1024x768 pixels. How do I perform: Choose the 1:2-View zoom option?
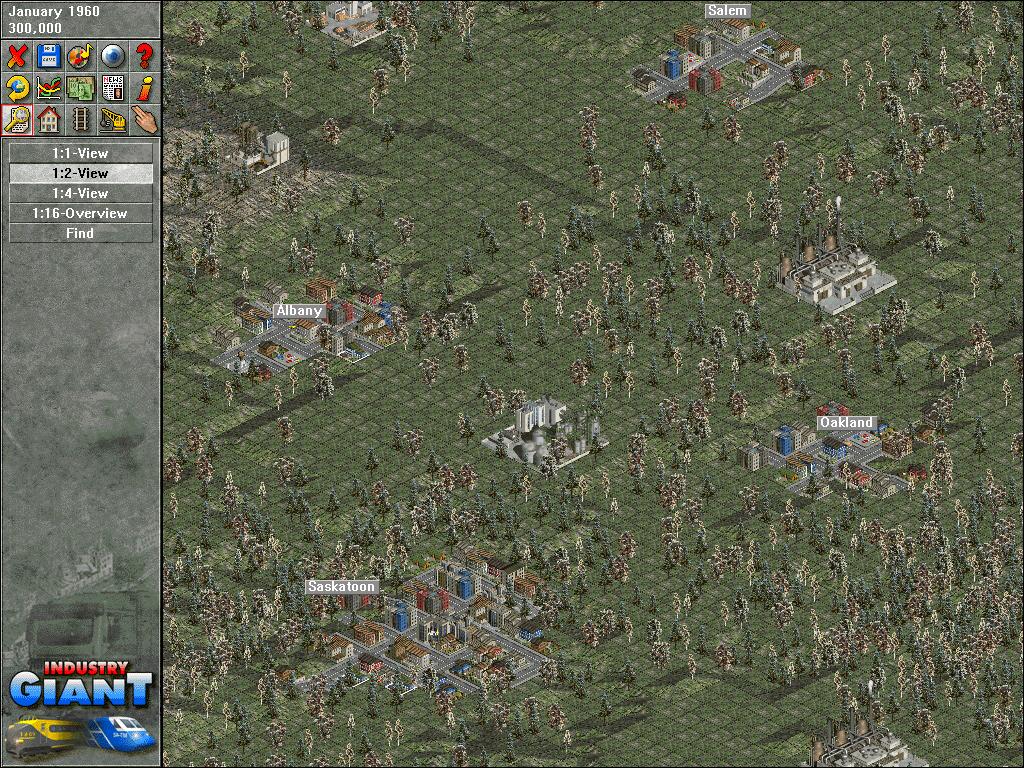80,173
